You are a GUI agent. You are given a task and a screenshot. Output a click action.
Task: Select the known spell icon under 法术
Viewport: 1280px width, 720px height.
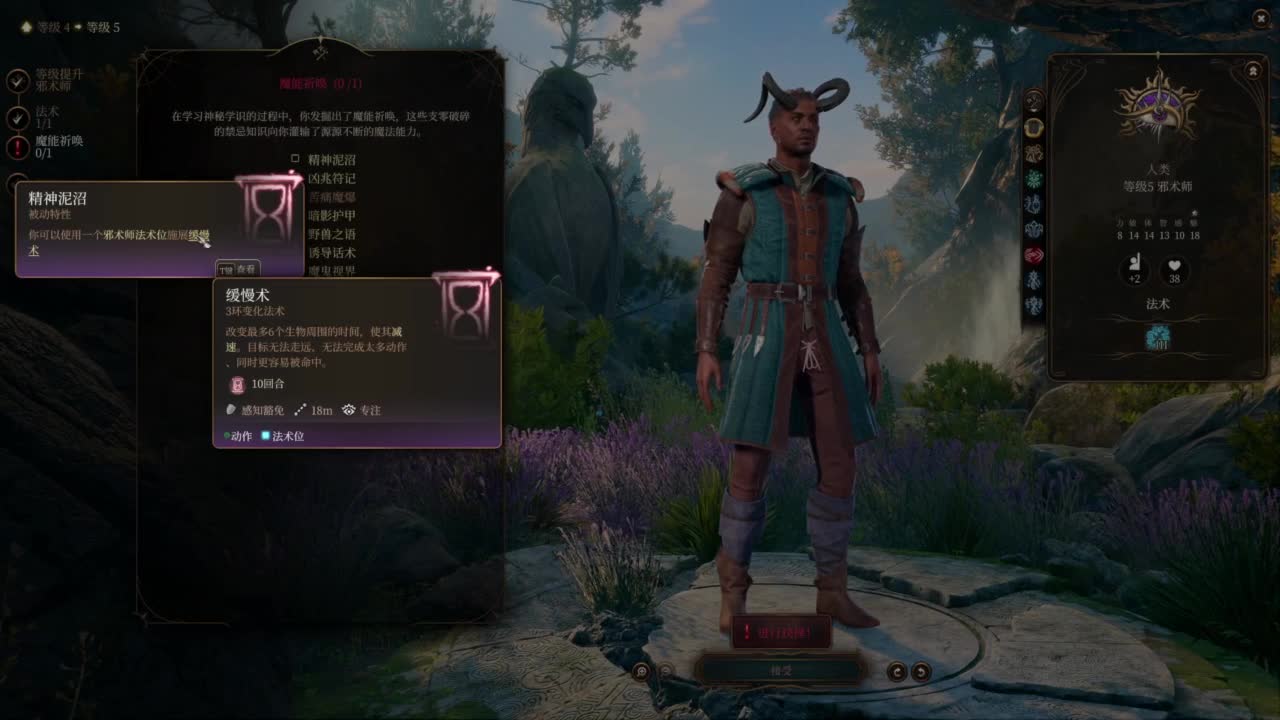1157,339
